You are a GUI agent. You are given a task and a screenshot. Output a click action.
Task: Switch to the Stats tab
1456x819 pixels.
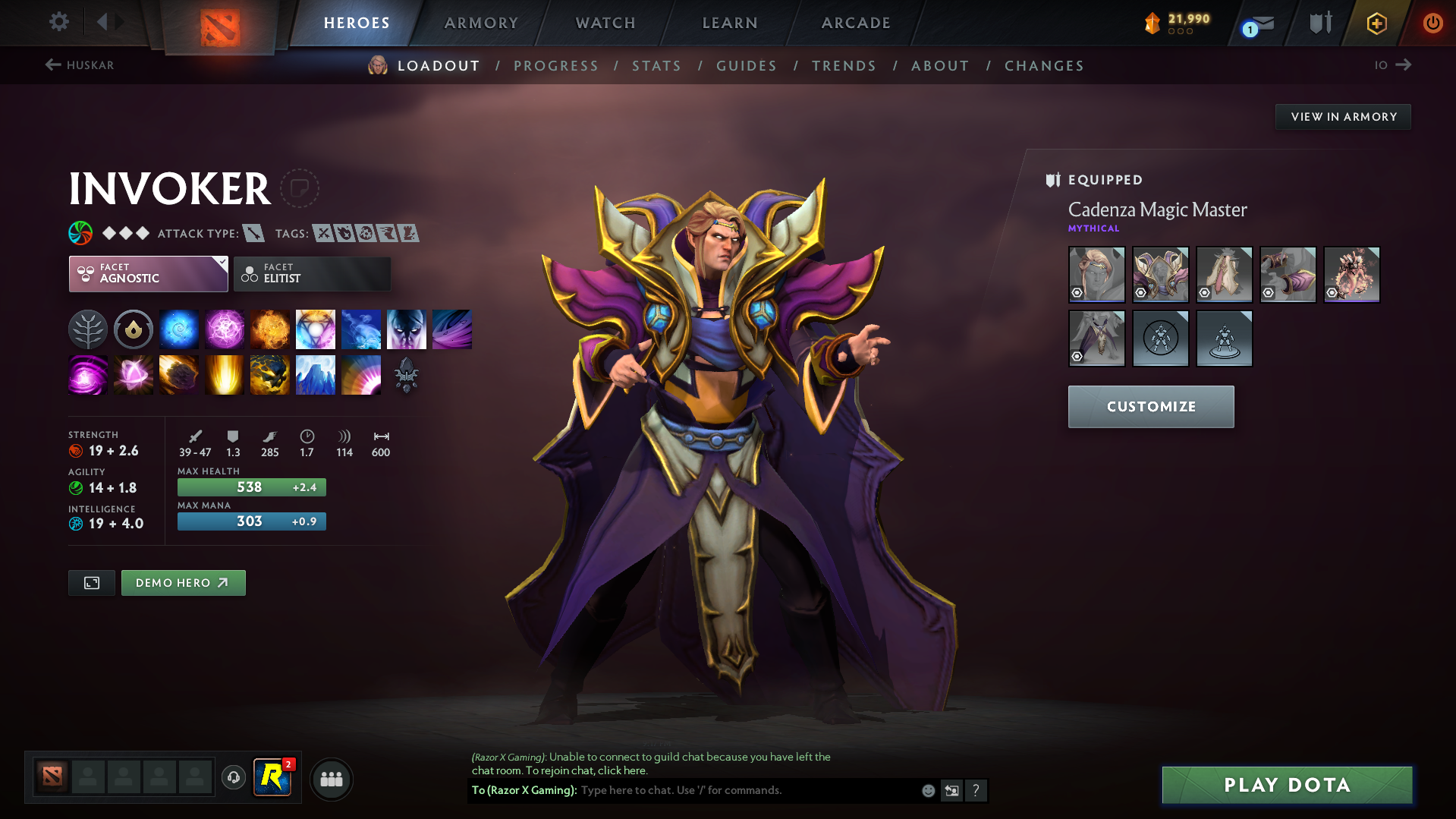tap(656, 65)
